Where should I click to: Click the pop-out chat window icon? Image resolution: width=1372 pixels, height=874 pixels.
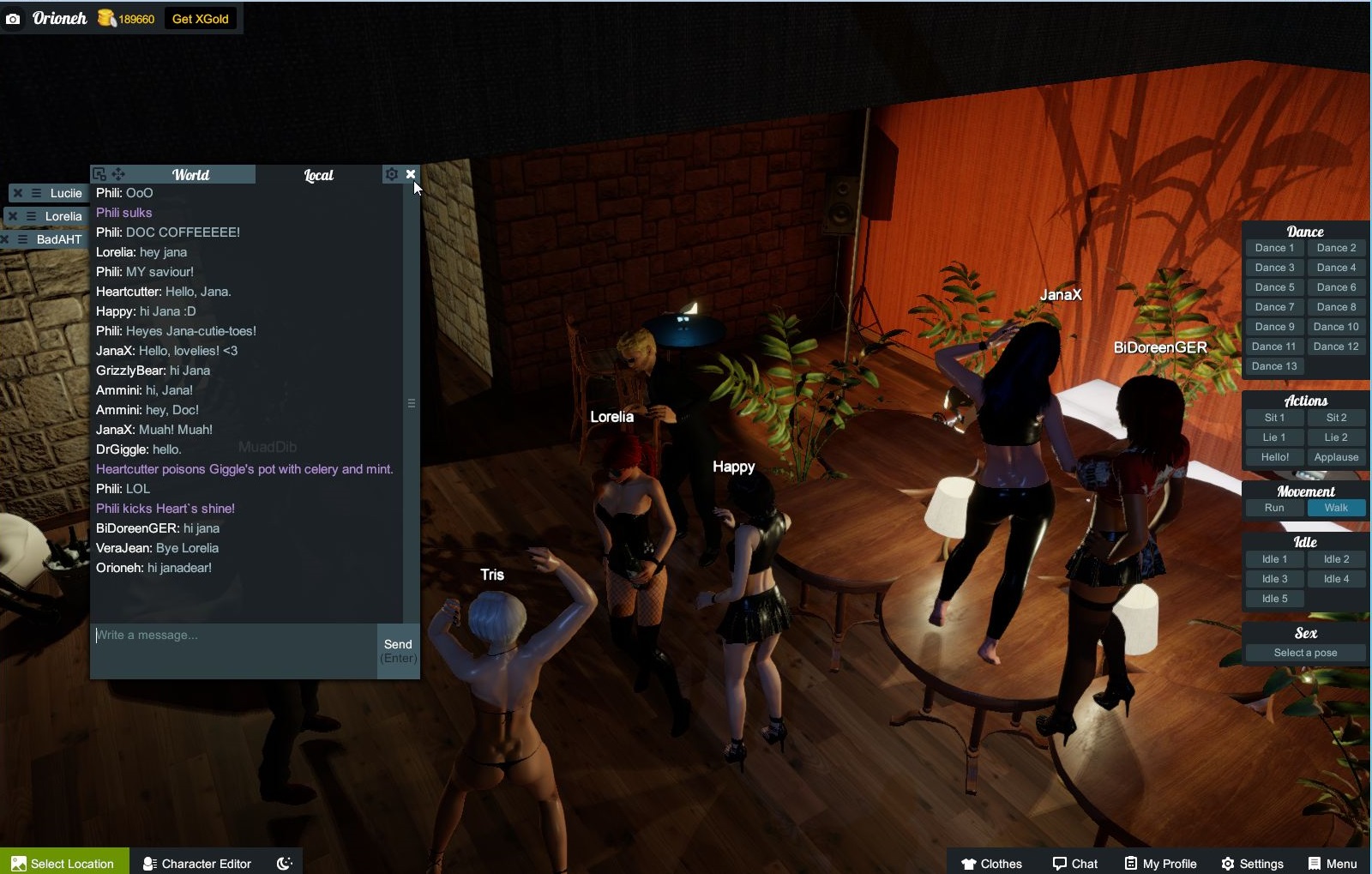click(99, 173)
